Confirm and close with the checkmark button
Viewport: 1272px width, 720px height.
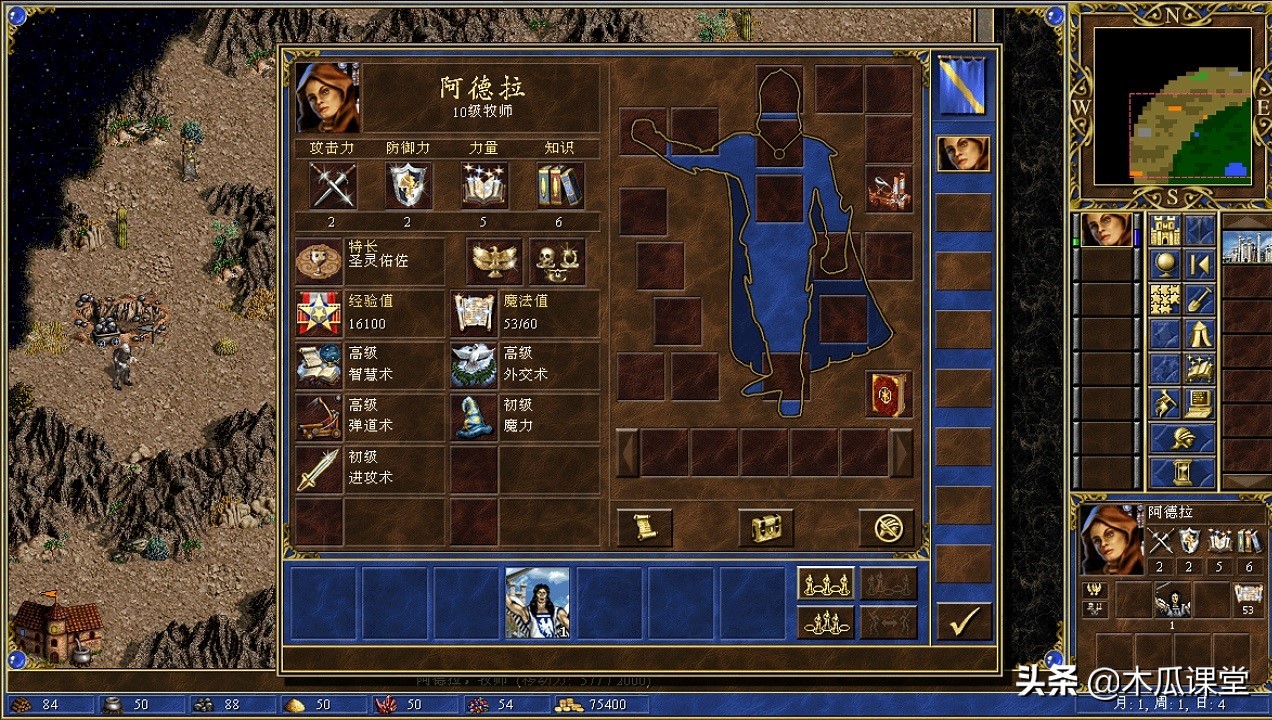click(964, 621)
